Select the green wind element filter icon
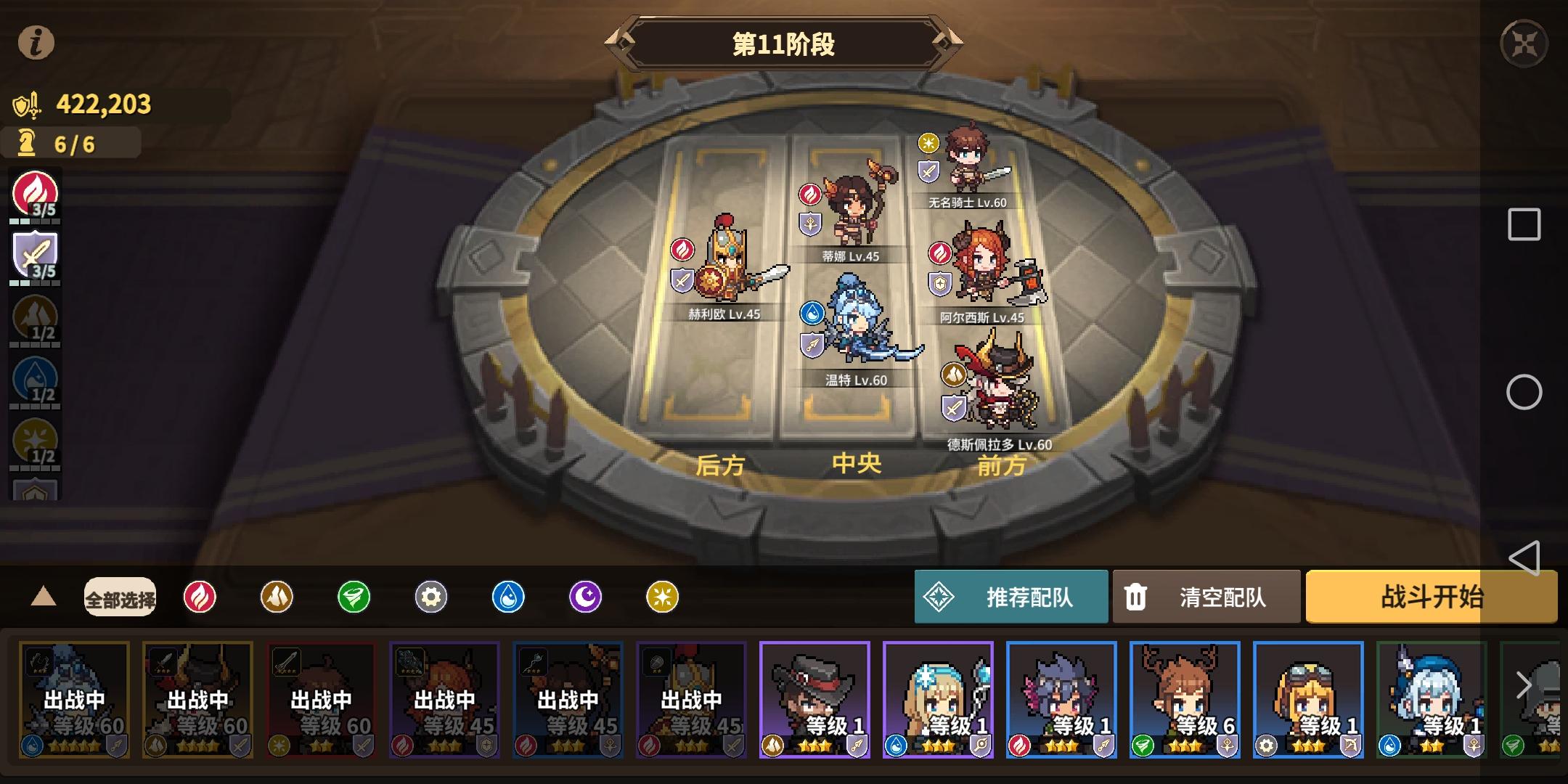The width and height of the screenshot is (1568, 784). [354, 597]
